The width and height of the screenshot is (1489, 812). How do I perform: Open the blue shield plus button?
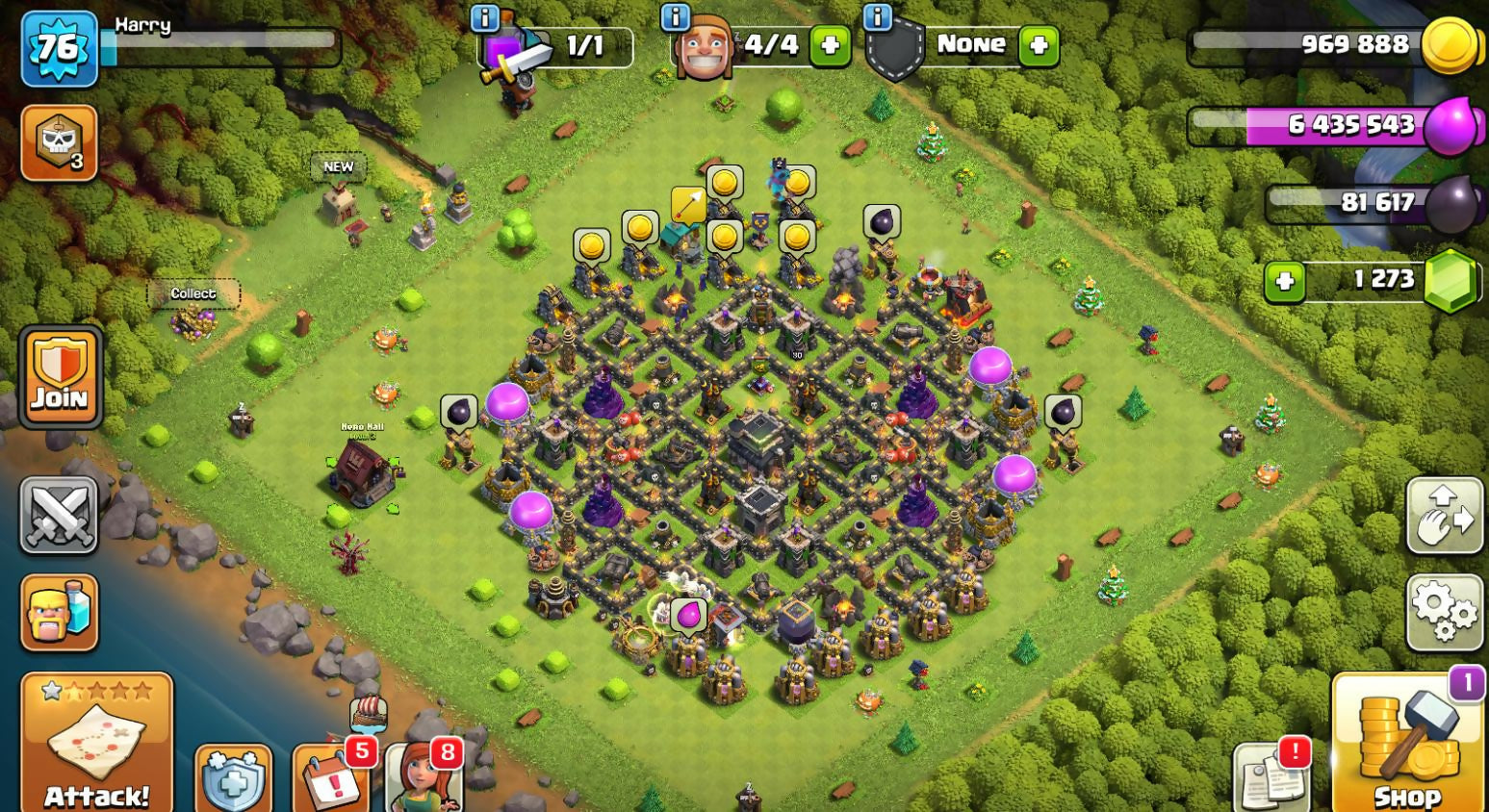(x=233, y=779)
